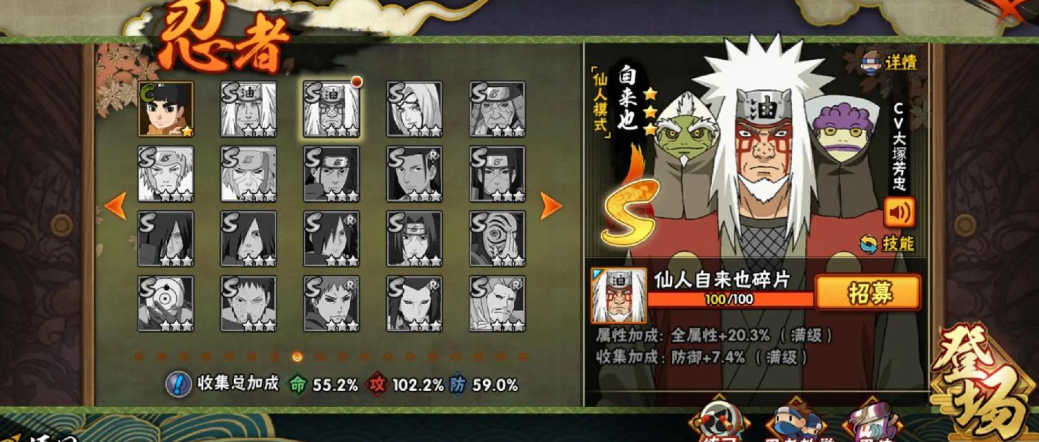Select the colored C-rank ninja portrait
Viewport: 1039px width, 442px height.
coord(165,109)
